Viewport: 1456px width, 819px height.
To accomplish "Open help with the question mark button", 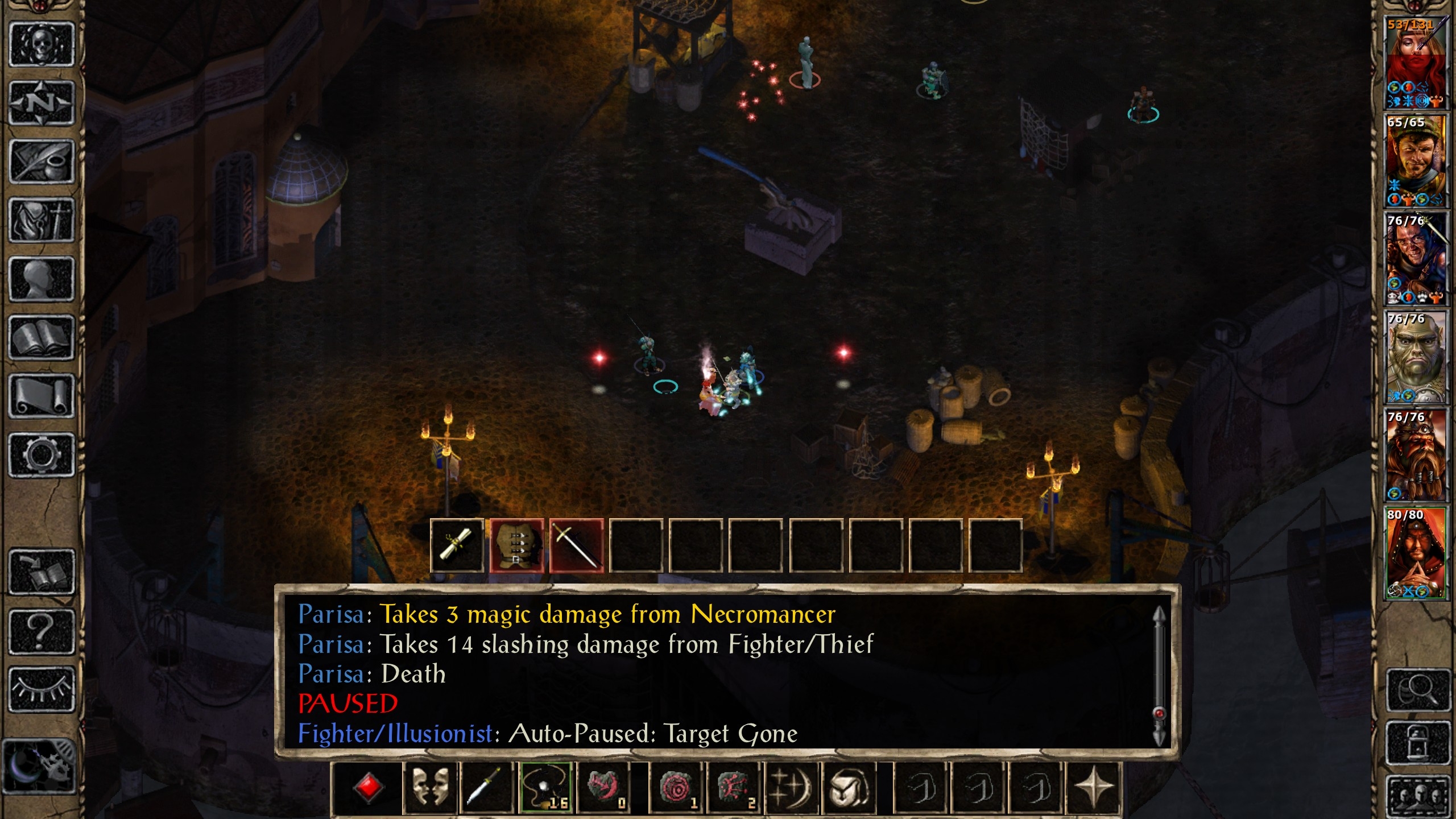I will tap(41, 630).
